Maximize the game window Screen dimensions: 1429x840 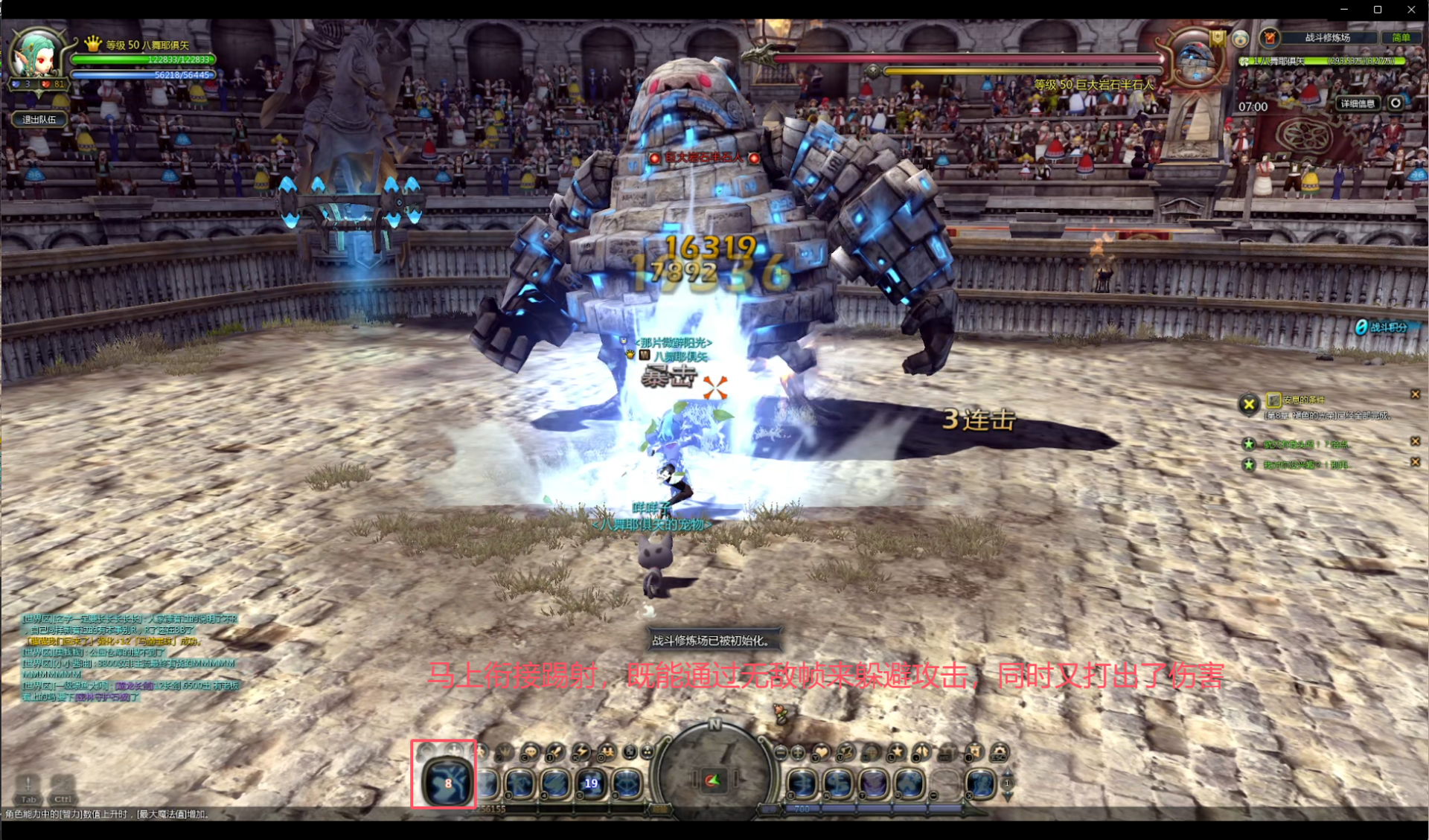pyautogui.click(x=1378, y=10)
